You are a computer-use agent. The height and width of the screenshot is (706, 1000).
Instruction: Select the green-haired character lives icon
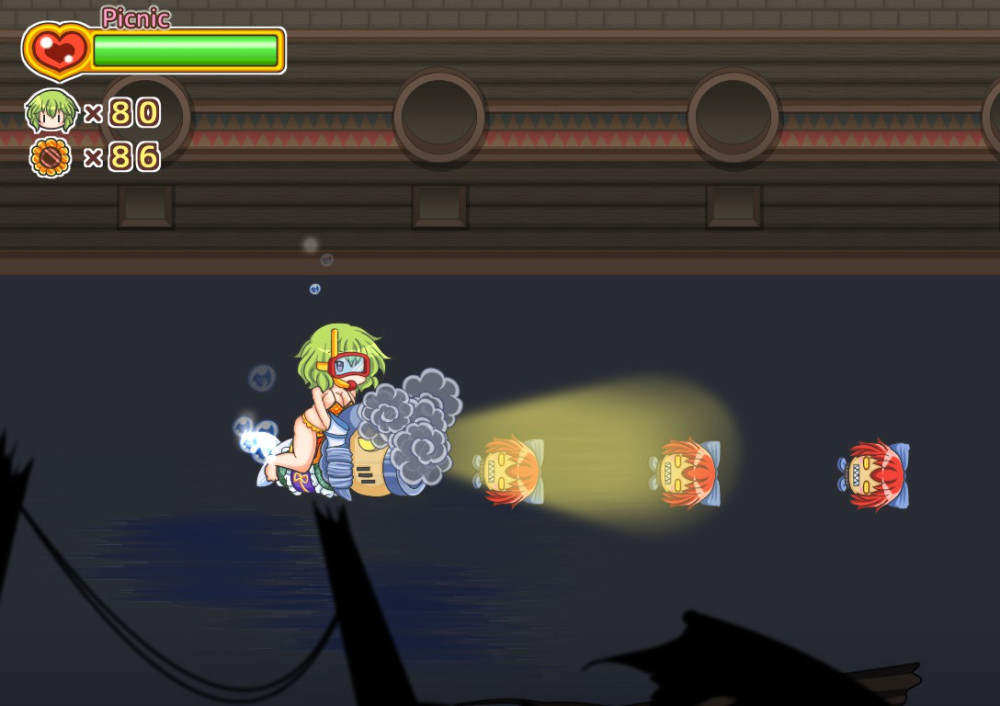point(51,111)
